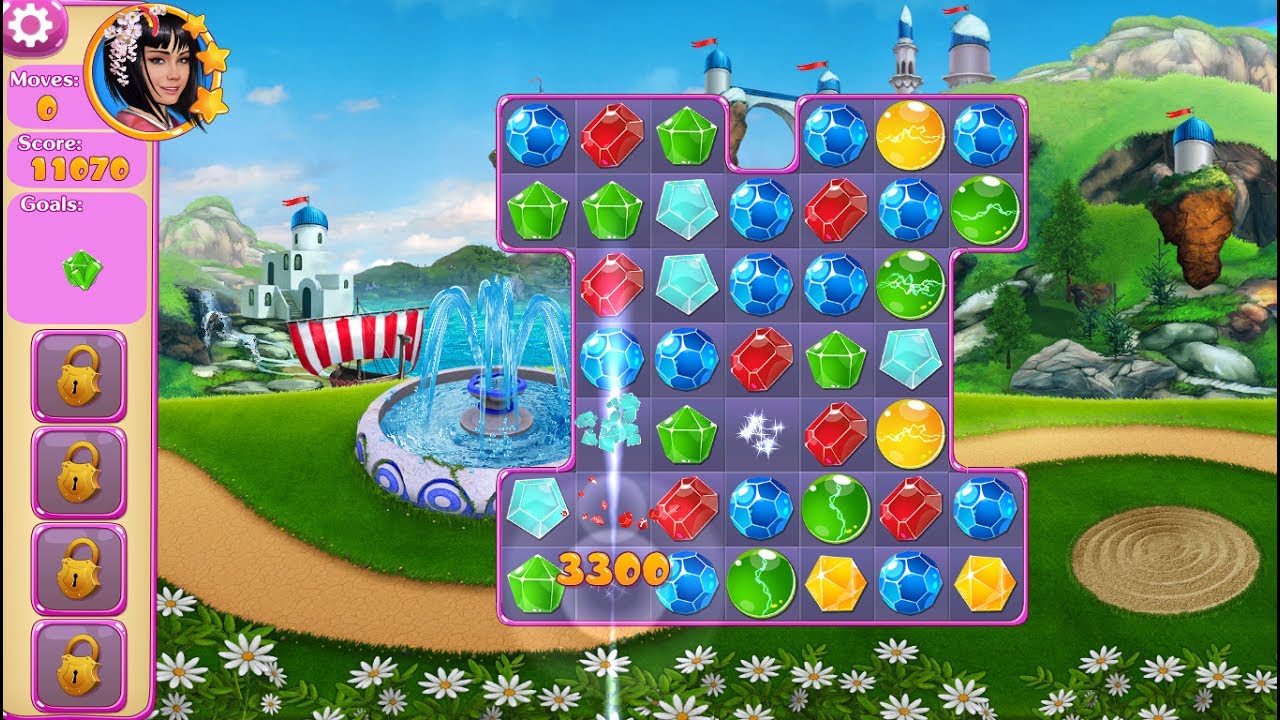Choose the light-blue gem above the bottom-left green gem
Viewport: 1280px width, 720px height.
click(x=536, y=508)
